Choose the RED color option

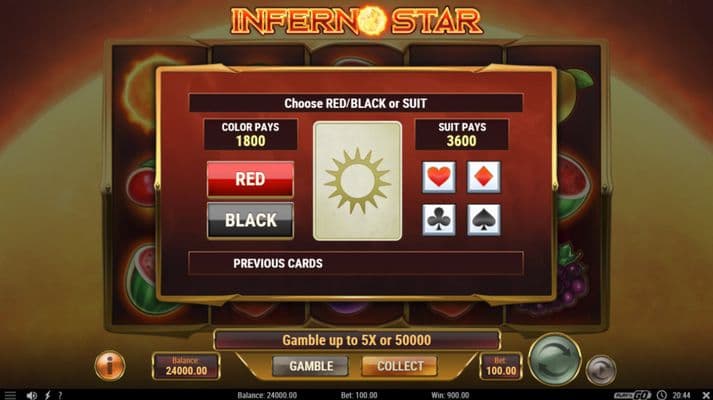click(x=250, y=179)
